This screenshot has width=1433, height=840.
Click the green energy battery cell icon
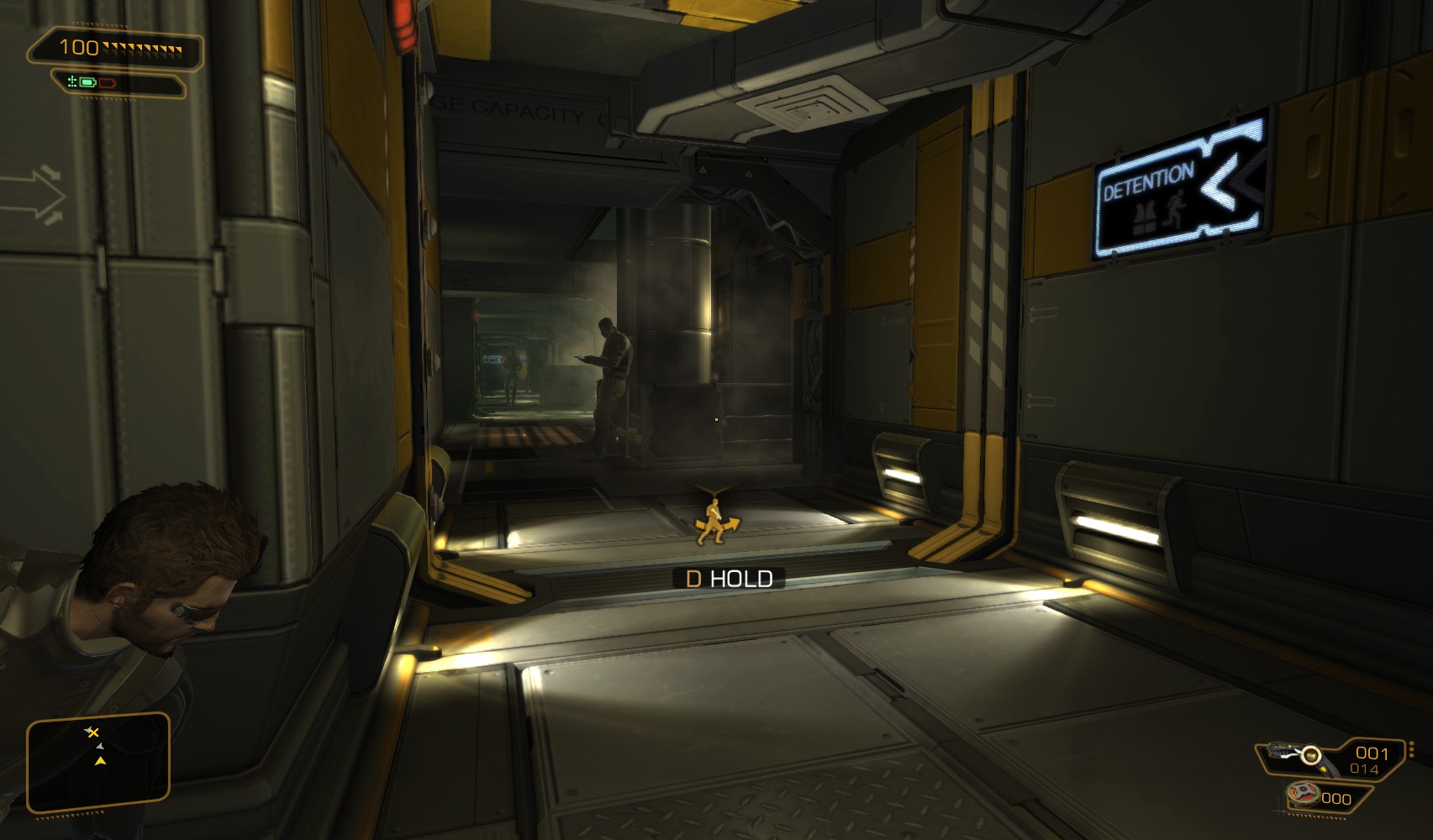click(x=87, y=82)
